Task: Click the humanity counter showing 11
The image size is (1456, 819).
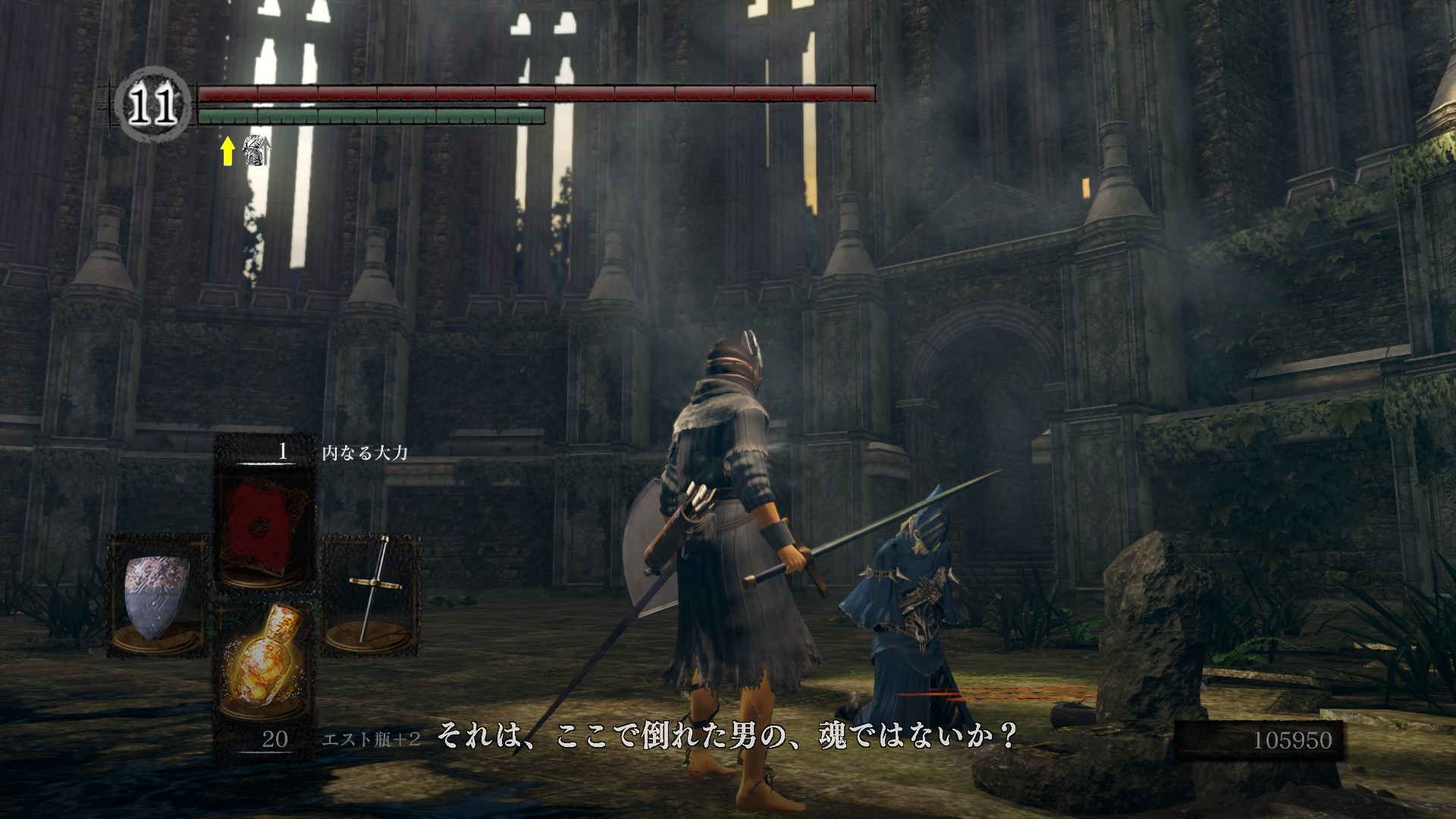Action: (152, 107)
